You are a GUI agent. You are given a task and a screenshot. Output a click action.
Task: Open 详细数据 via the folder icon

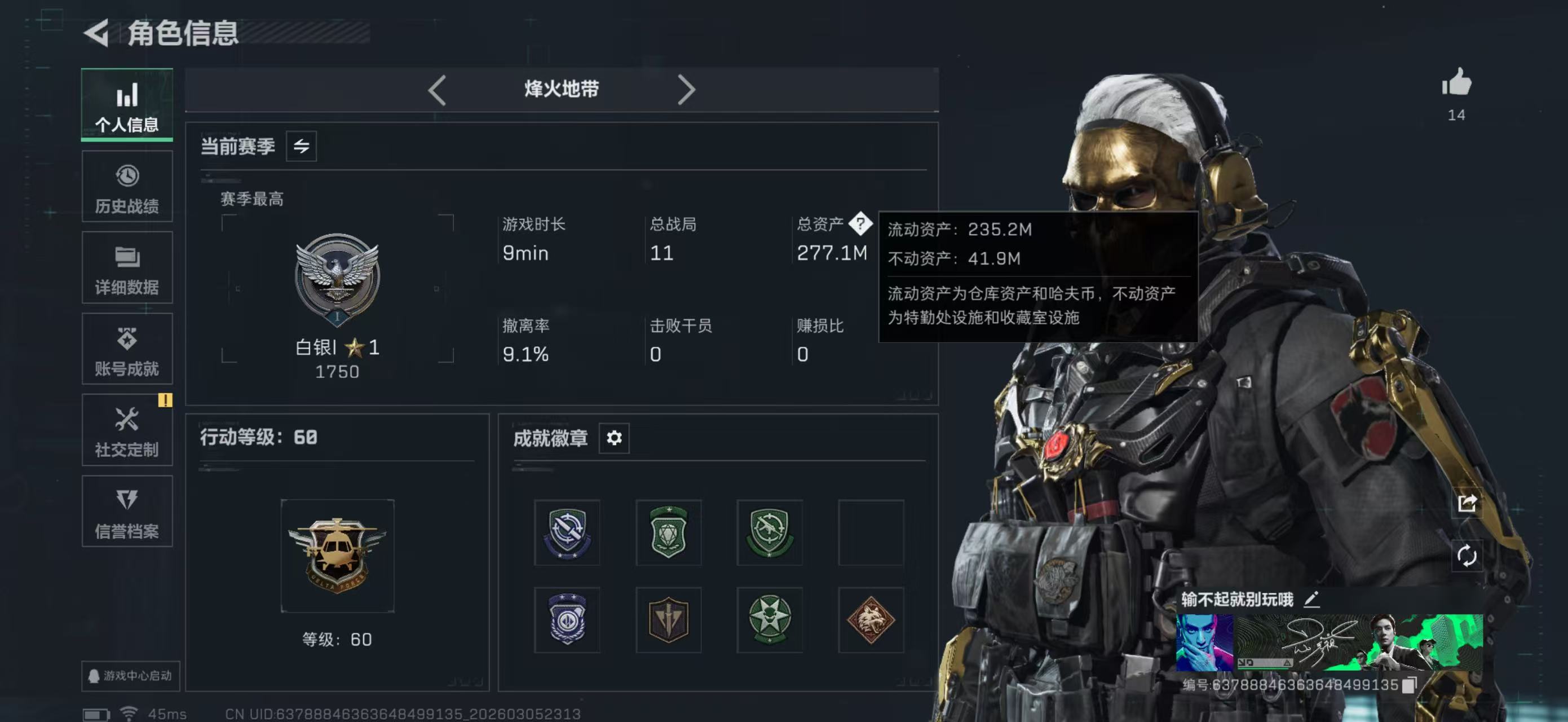tap(127, 267)
